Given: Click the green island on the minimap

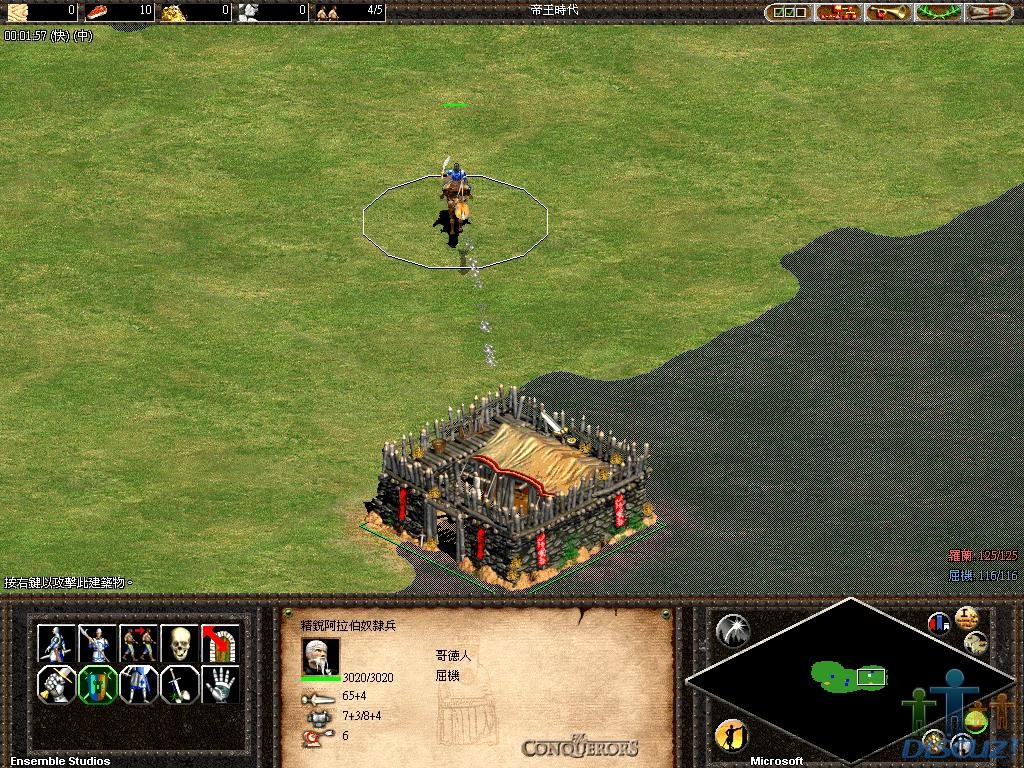Looking at the screenshot, I should pyautogui.click(x=838, y=676).
